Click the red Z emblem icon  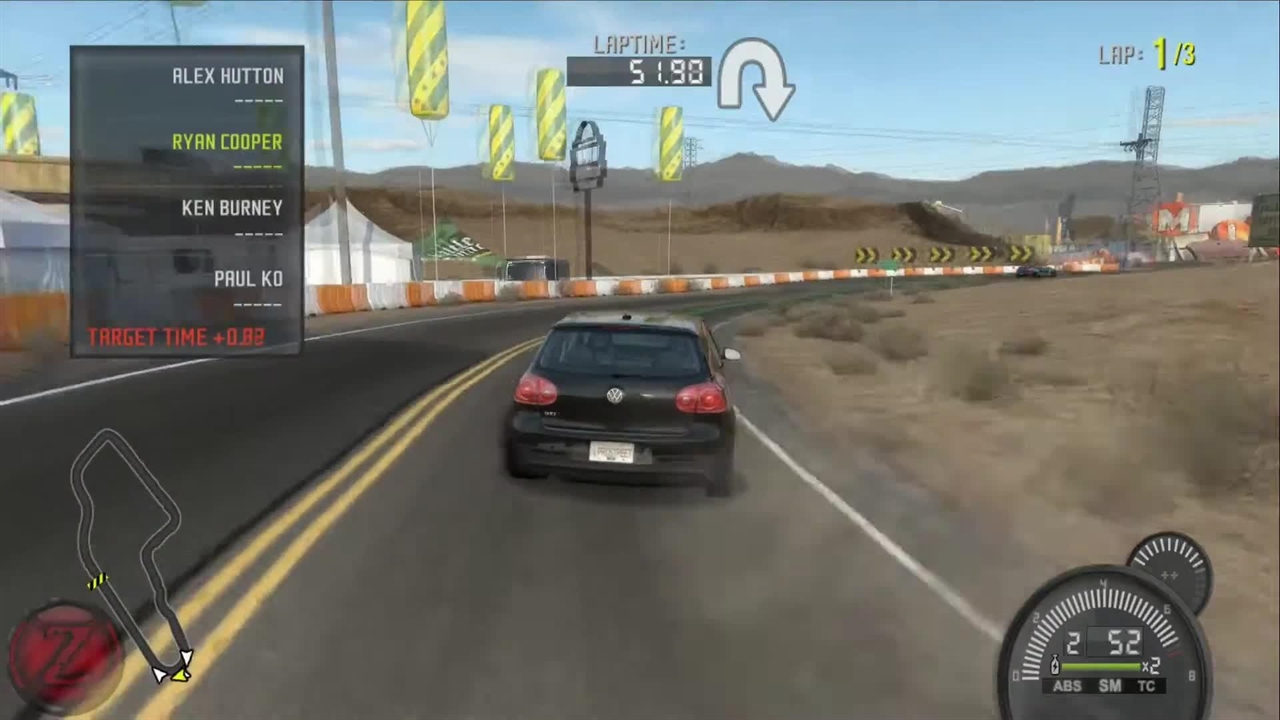[x=65, y=655]
